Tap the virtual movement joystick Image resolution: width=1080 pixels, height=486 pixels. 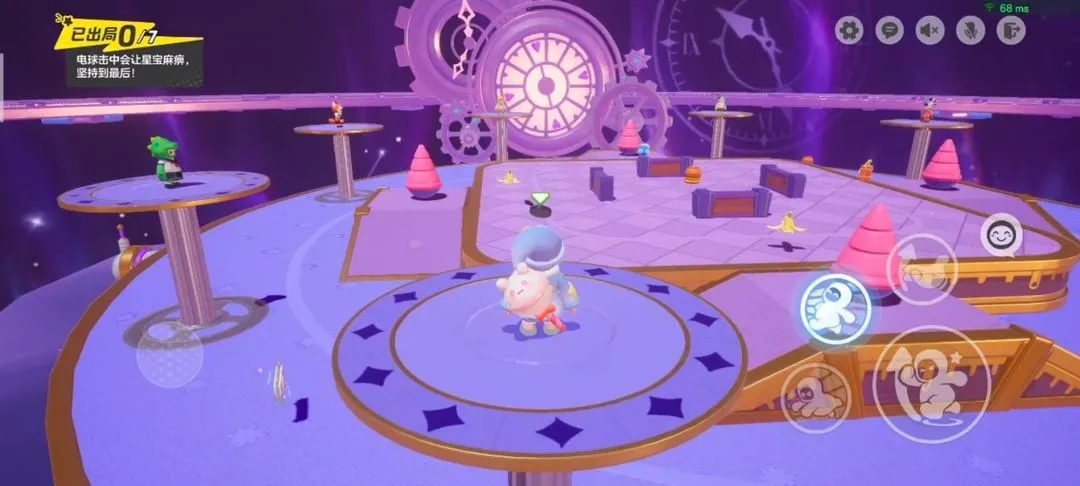click(x=169, y=354)
